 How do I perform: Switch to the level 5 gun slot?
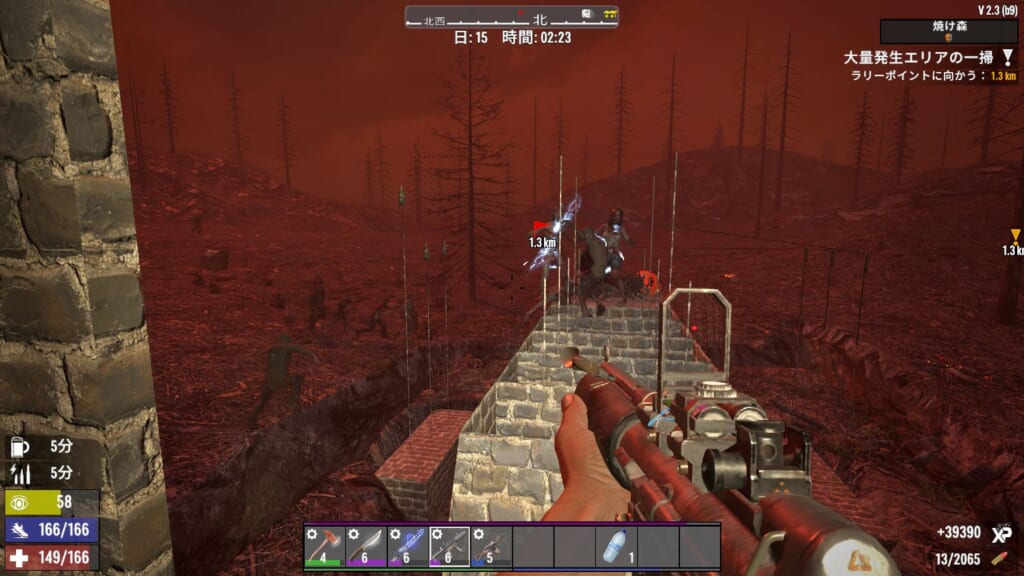pyautogui.click(x=491, y=547)
